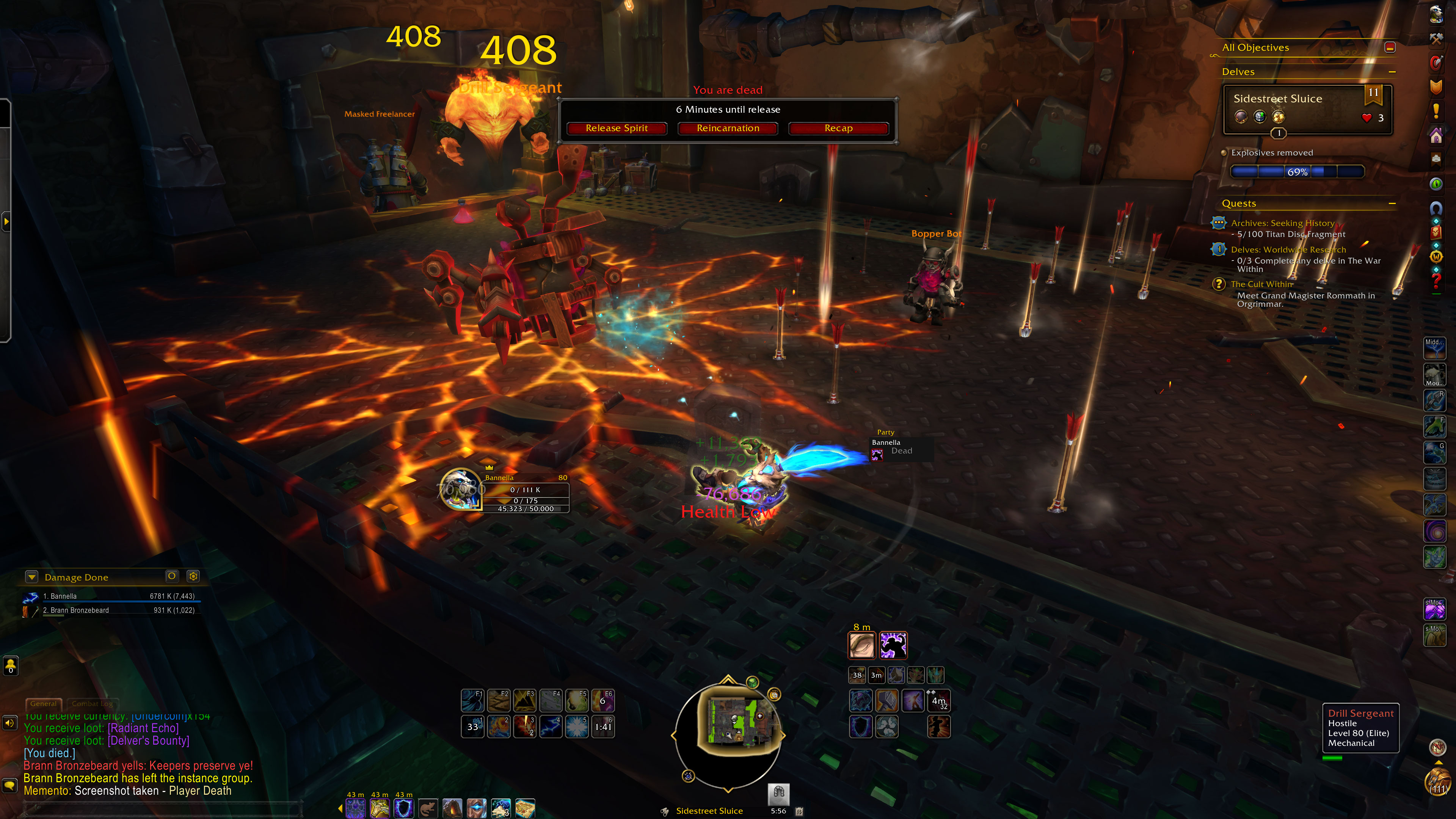Open damage meter gear settings
This screenshot has width=1456, height=819.
(x=193, y=576)
